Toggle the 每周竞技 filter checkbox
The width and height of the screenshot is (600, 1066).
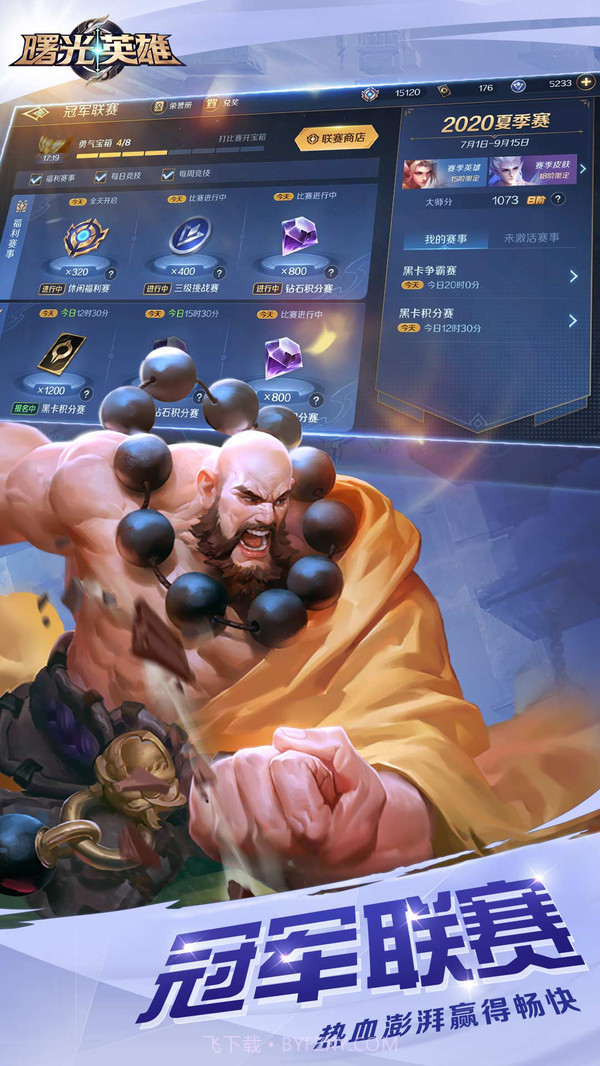click(167, 177)
